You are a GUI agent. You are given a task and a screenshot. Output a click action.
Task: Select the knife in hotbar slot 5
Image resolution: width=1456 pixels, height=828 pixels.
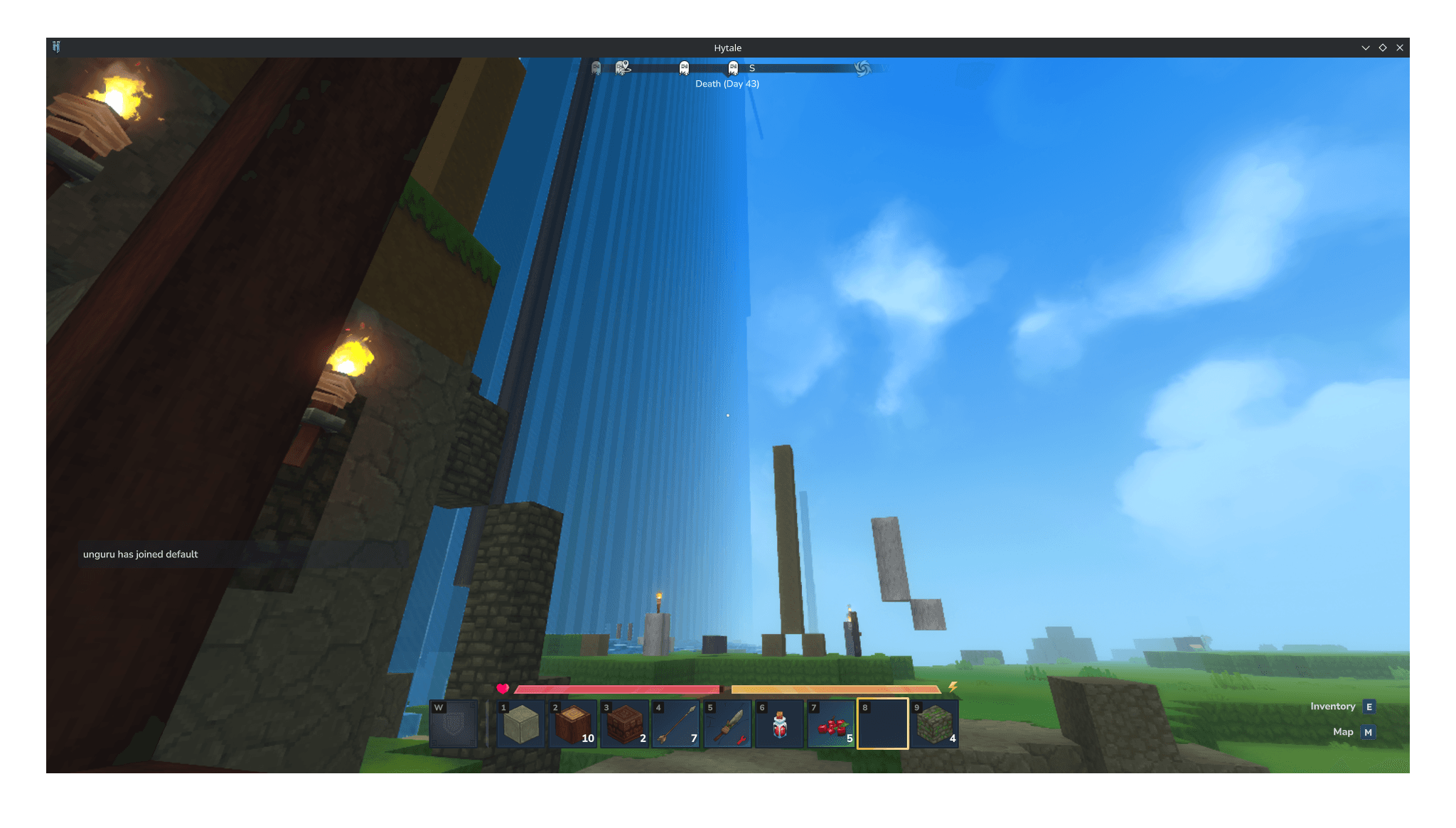coord(728,724)
